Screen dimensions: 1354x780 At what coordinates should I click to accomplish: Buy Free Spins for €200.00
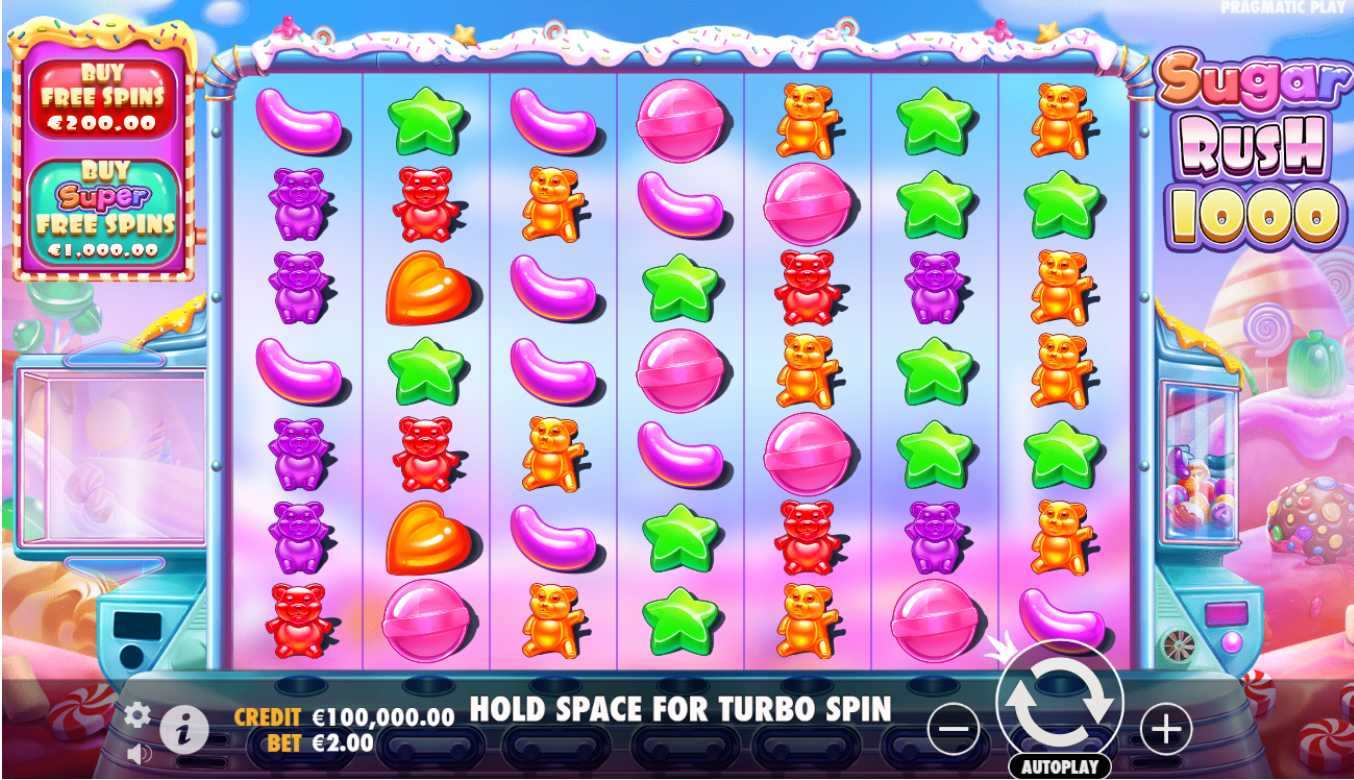[x=103, y=99]
